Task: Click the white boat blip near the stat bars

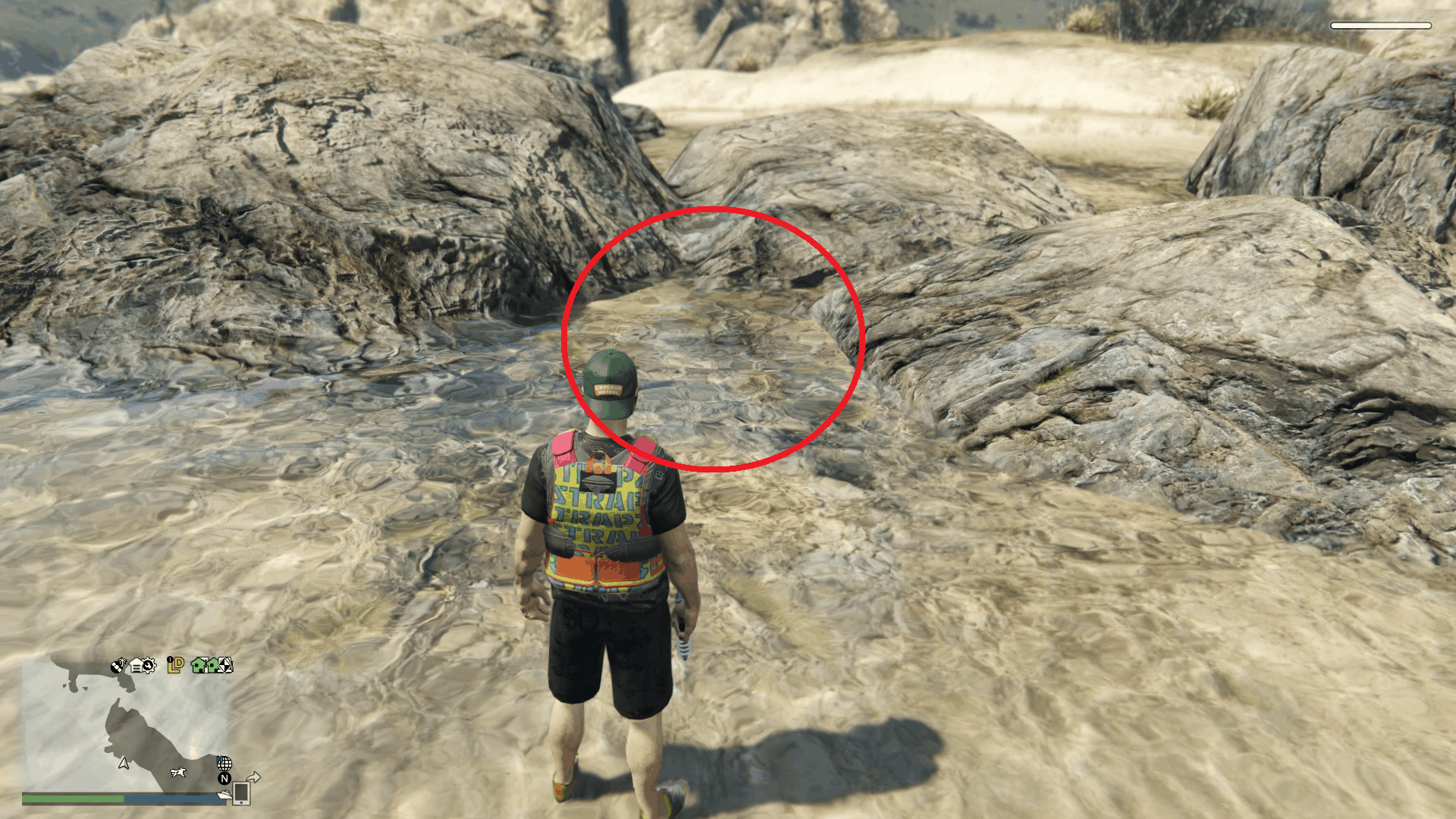Action: point(224,793)
